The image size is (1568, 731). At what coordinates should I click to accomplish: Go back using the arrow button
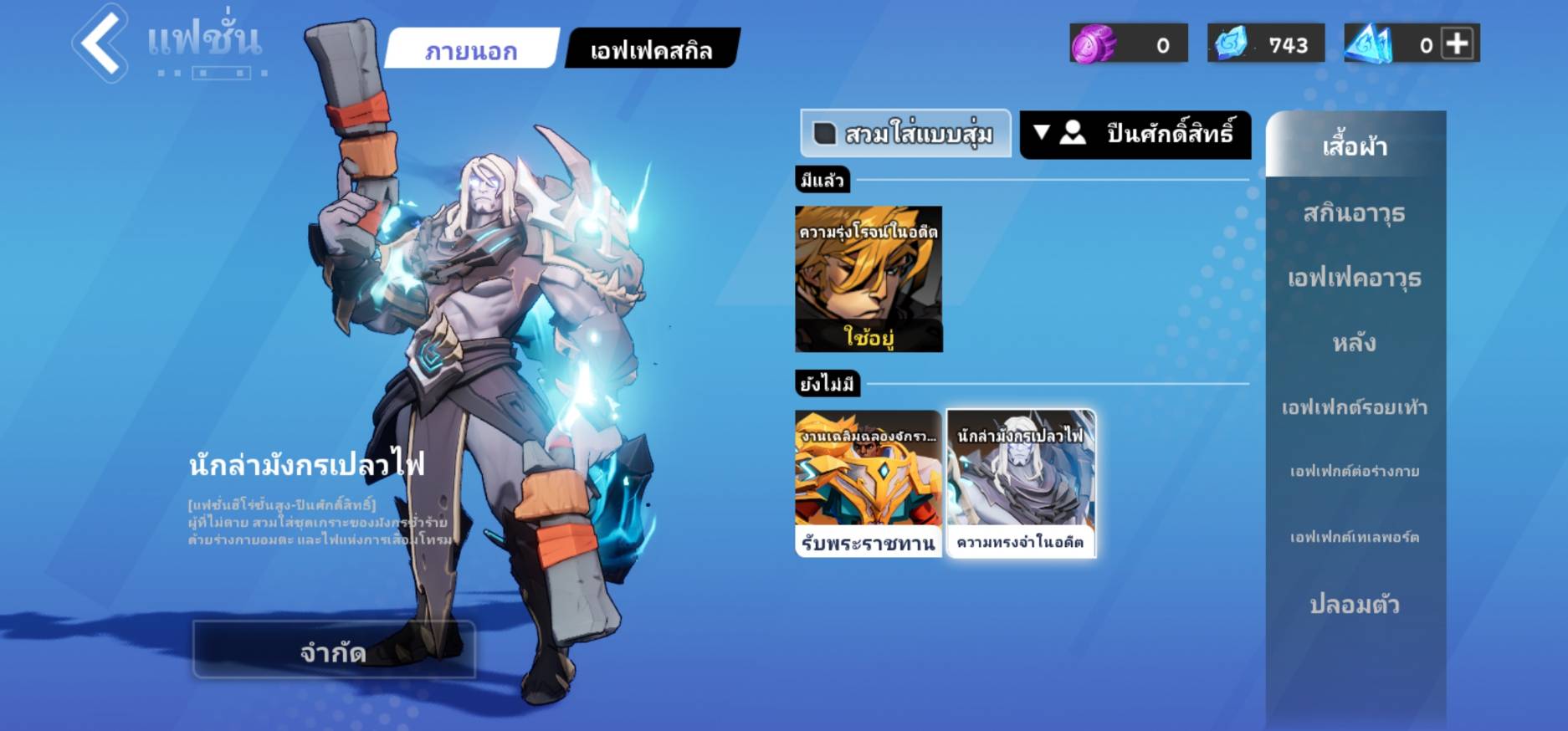pyautogui.click(x=100, y=43)
